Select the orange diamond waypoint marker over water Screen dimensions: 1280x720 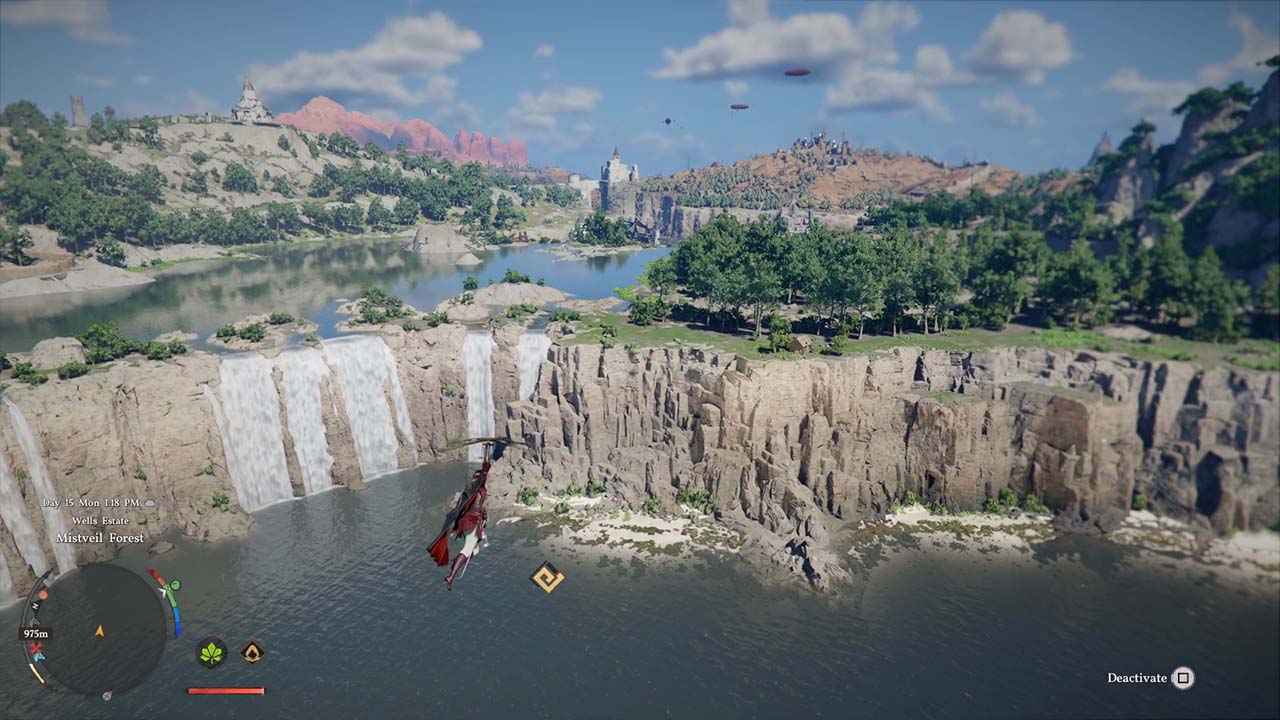click(547, 577)
